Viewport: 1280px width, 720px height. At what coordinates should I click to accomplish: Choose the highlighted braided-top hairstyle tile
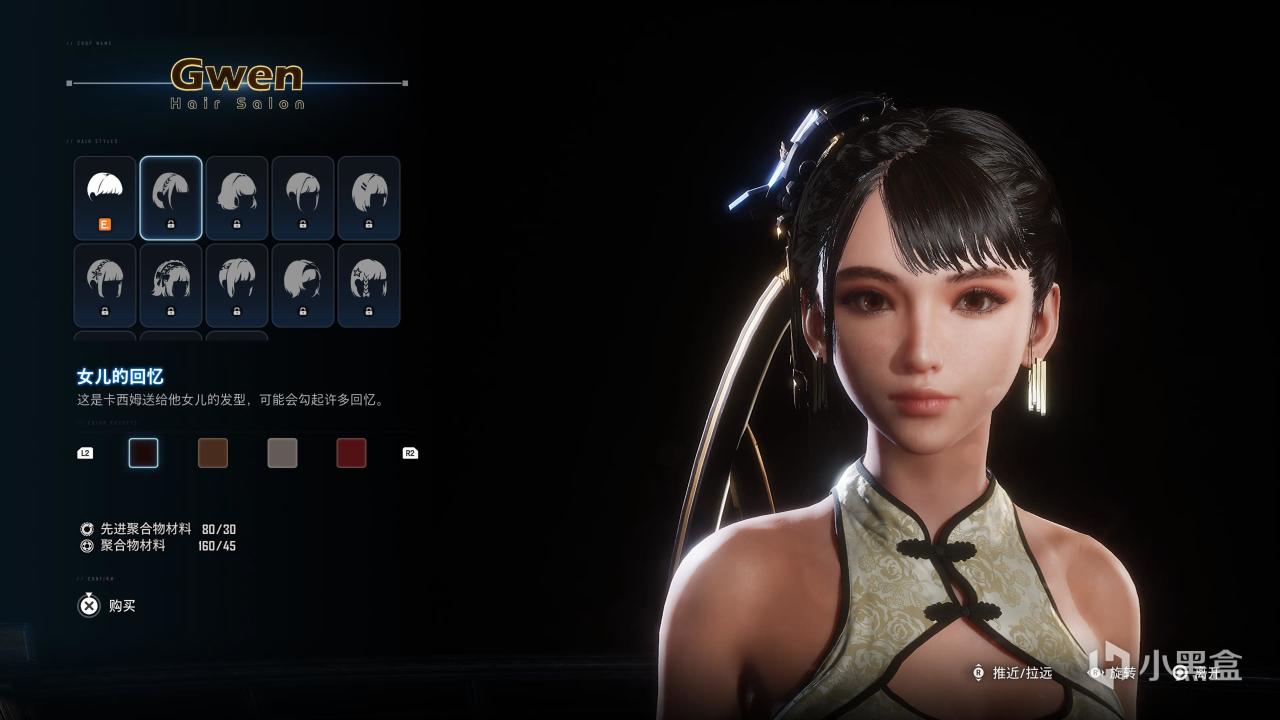pyautogui.click(x=171, y=198)
